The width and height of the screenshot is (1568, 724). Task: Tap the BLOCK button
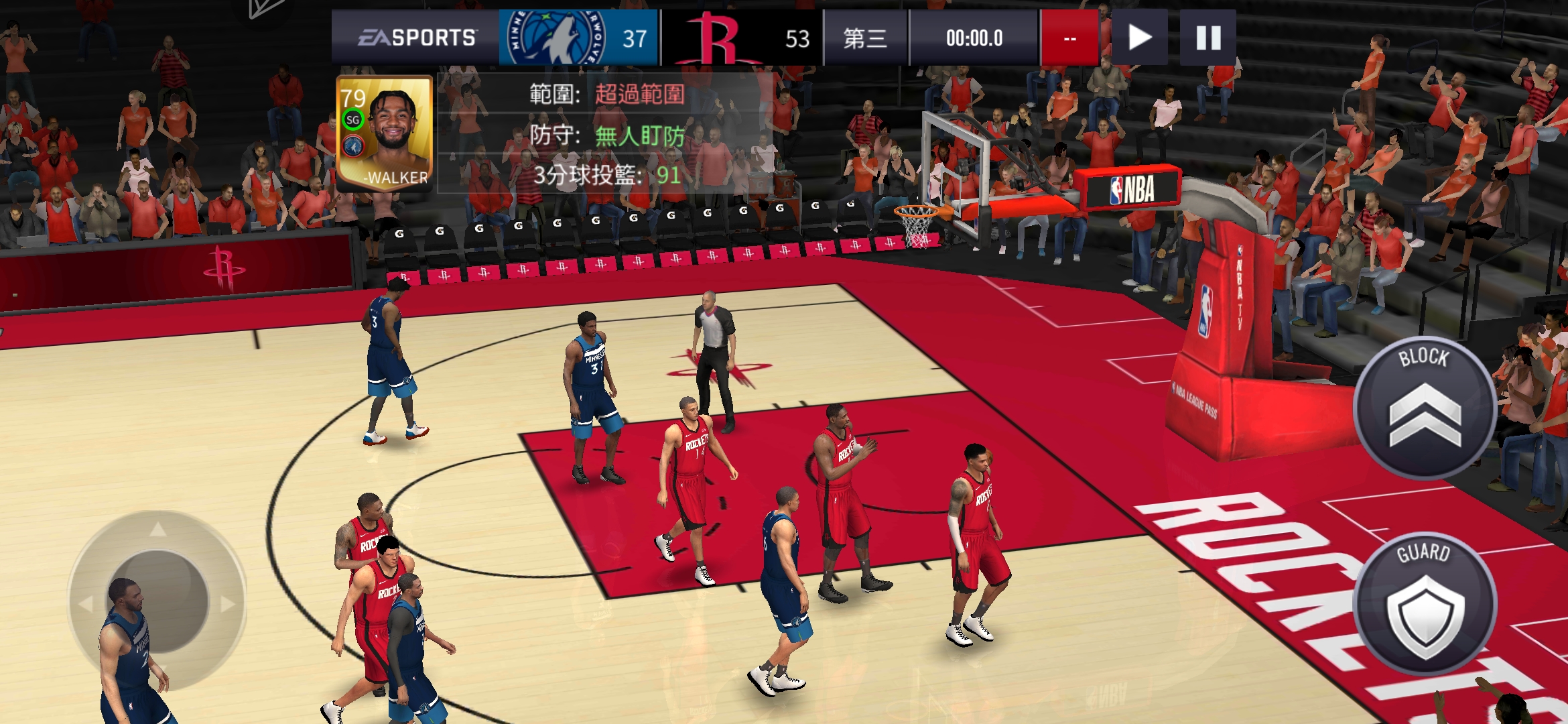[1425, 408]
